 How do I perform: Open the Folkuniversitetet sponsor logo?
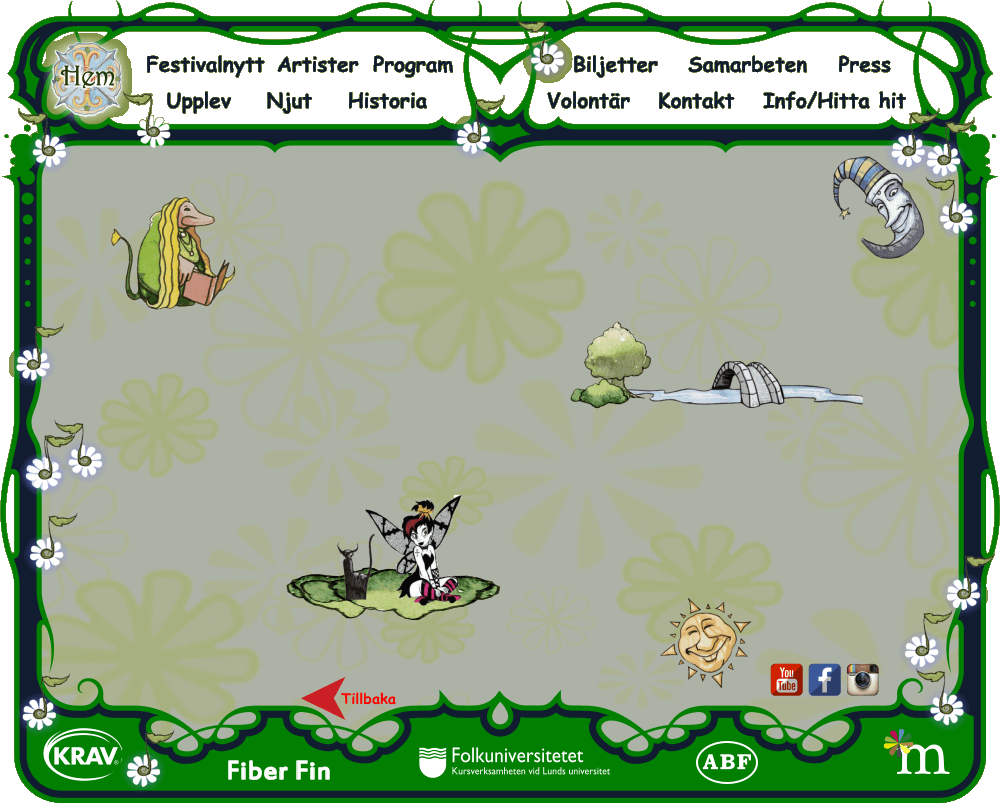tap(514, 761)
